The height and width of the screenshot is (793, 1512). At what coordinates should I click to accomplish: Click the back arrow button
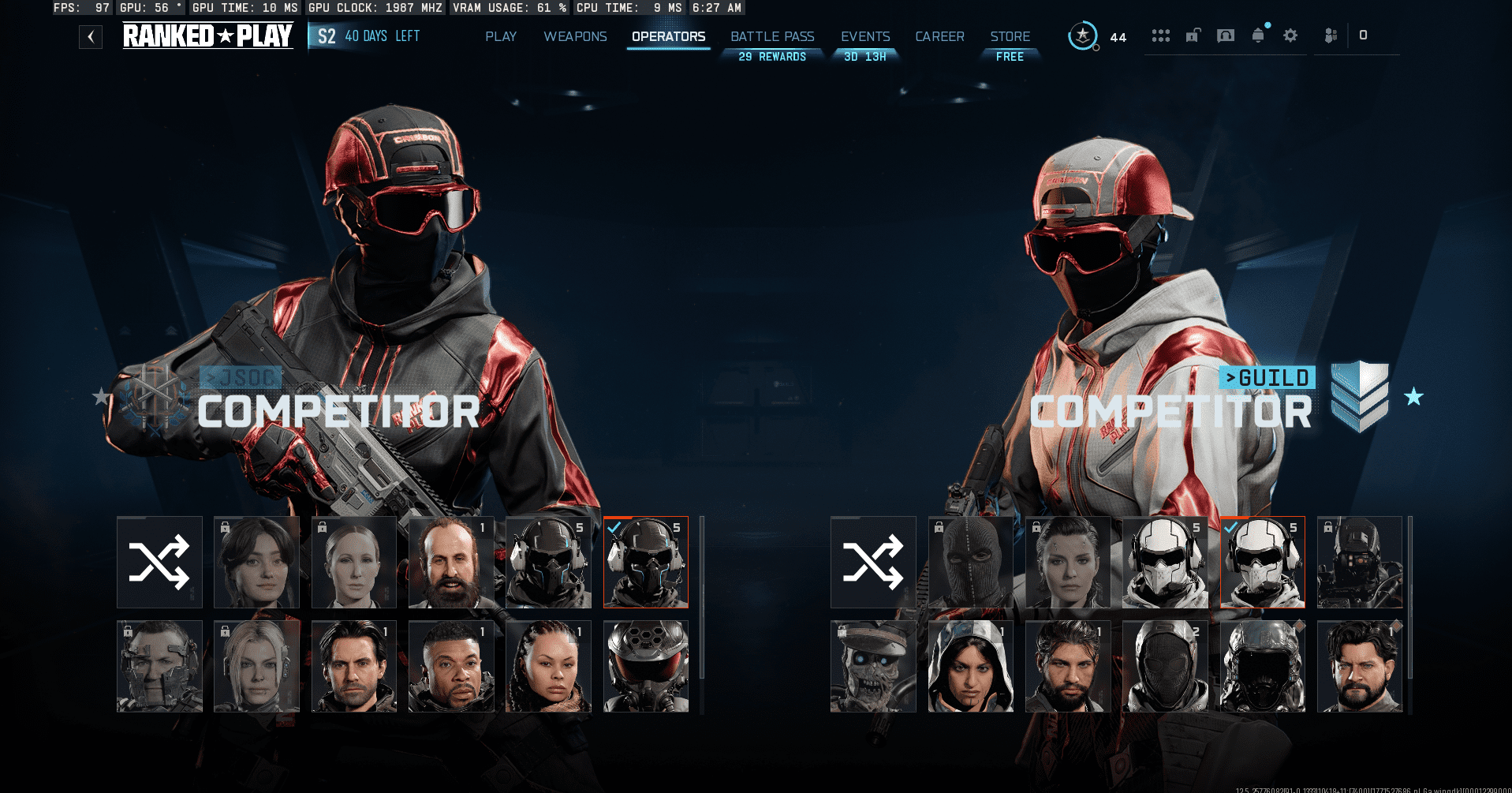90,36
